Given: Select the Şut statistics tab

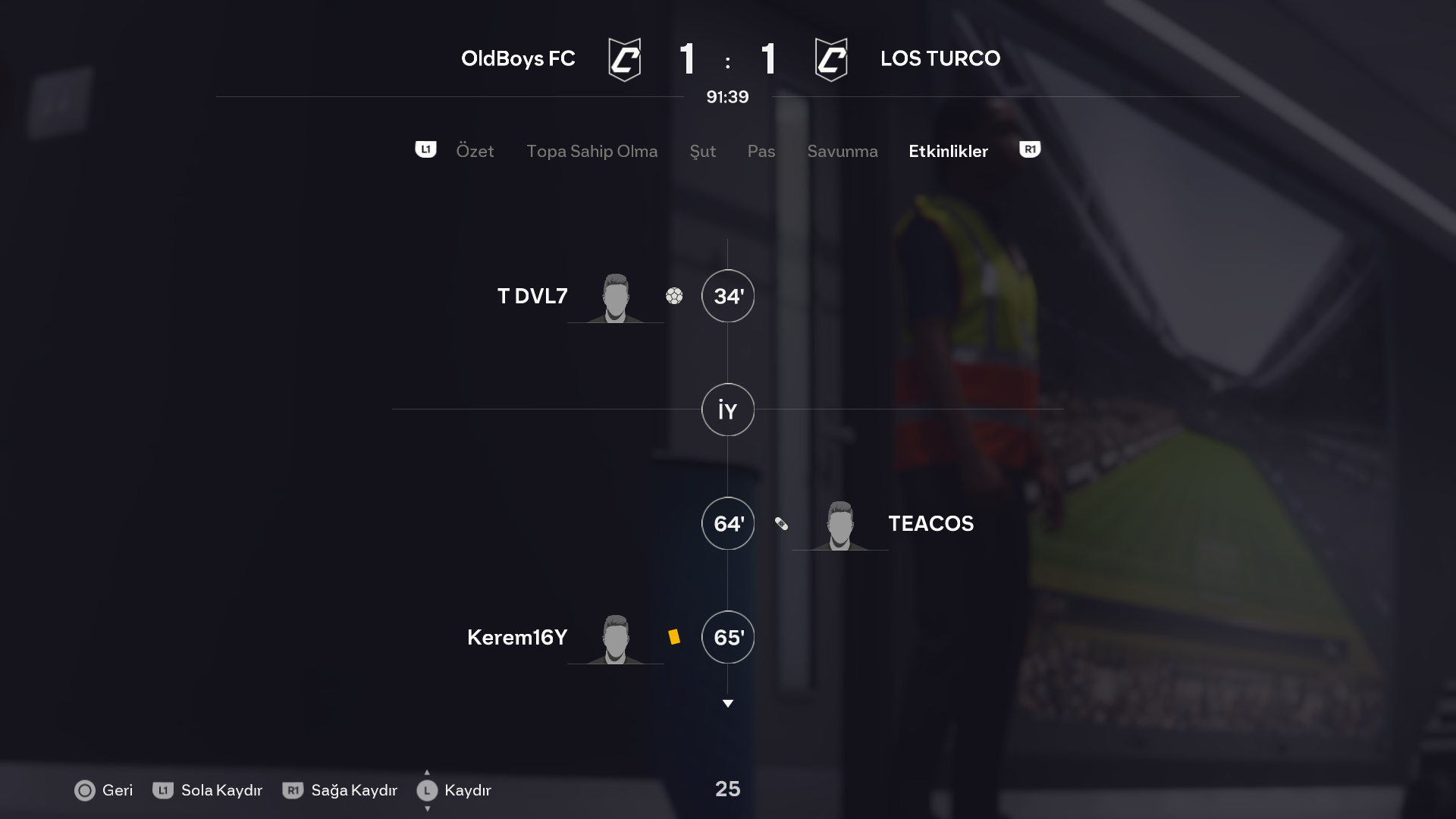Looking at the screenshot, I should pyautogui.click(x=702, y=151).
